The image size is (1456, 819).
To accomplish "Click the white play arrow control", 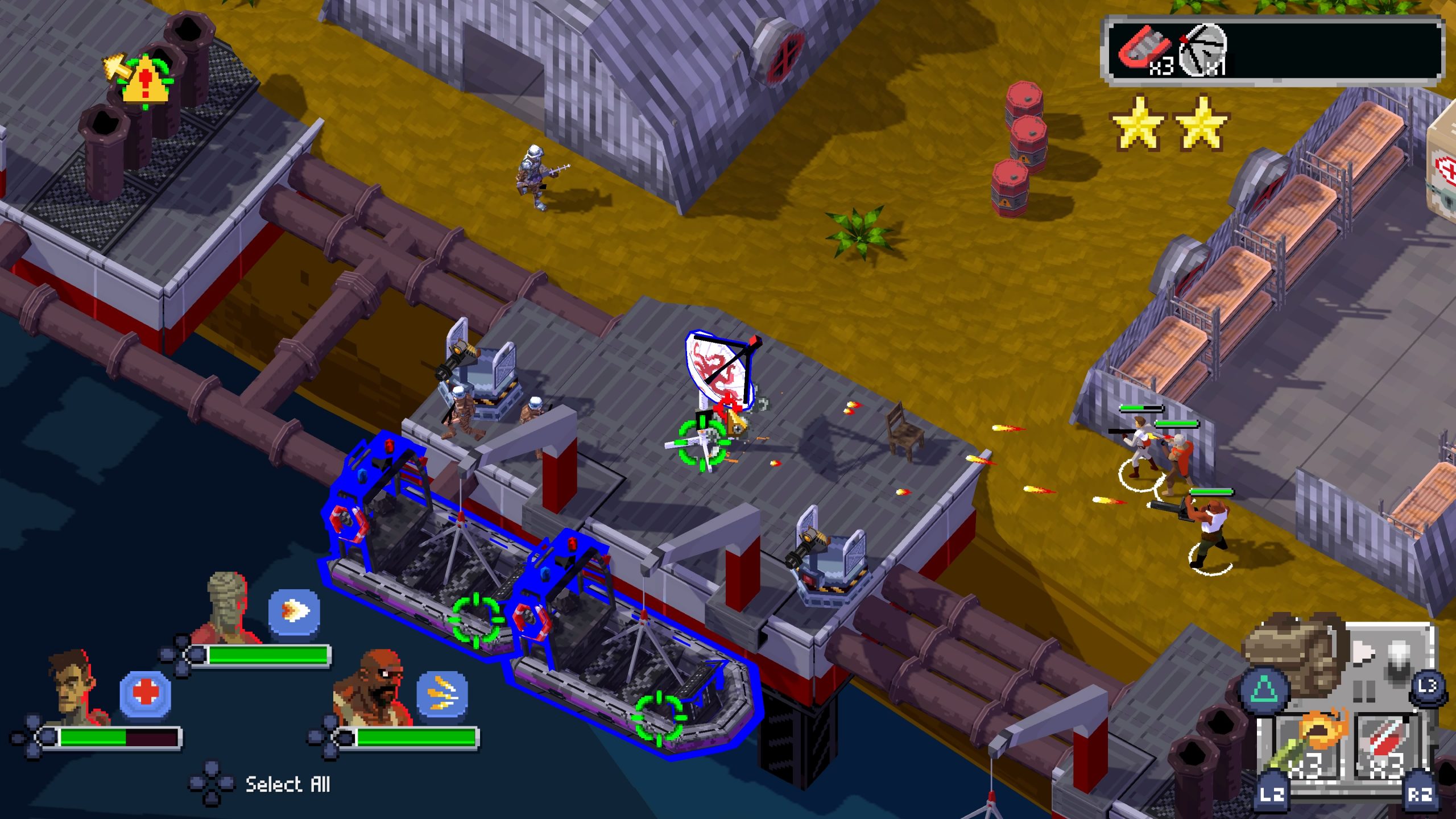I will [x=1363, y=652].
